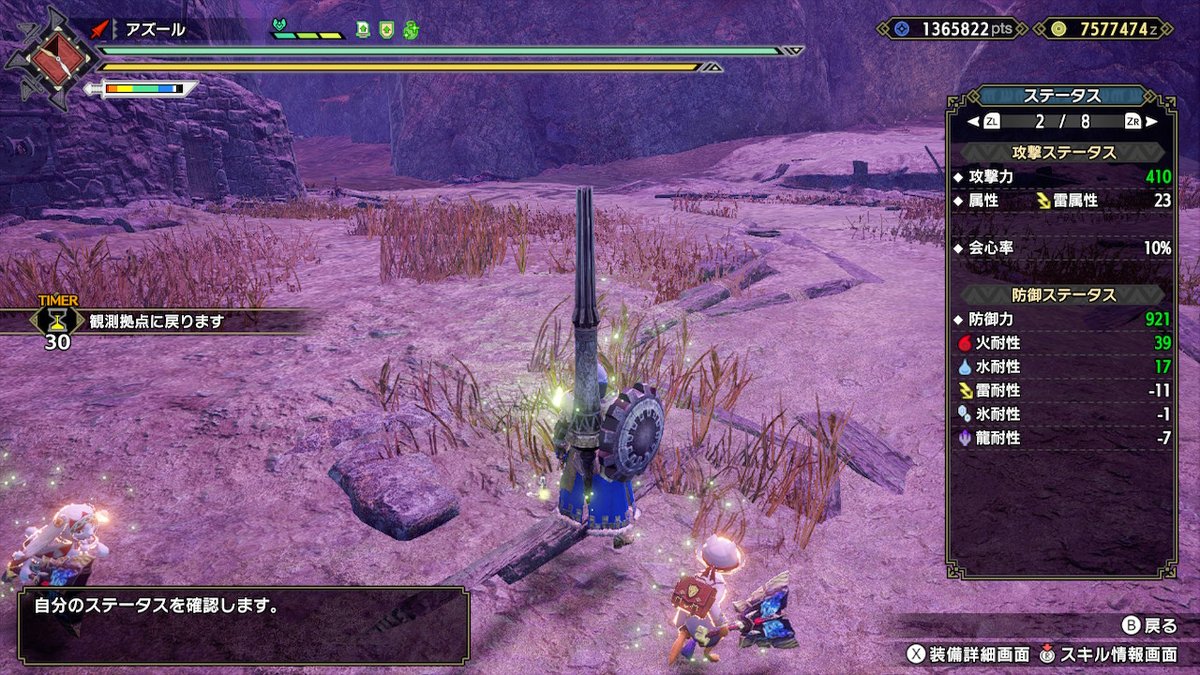Viewport: 1200px width, 675px height.
Task: Advance to the next status page arrow
Action: coord(1154,121)
